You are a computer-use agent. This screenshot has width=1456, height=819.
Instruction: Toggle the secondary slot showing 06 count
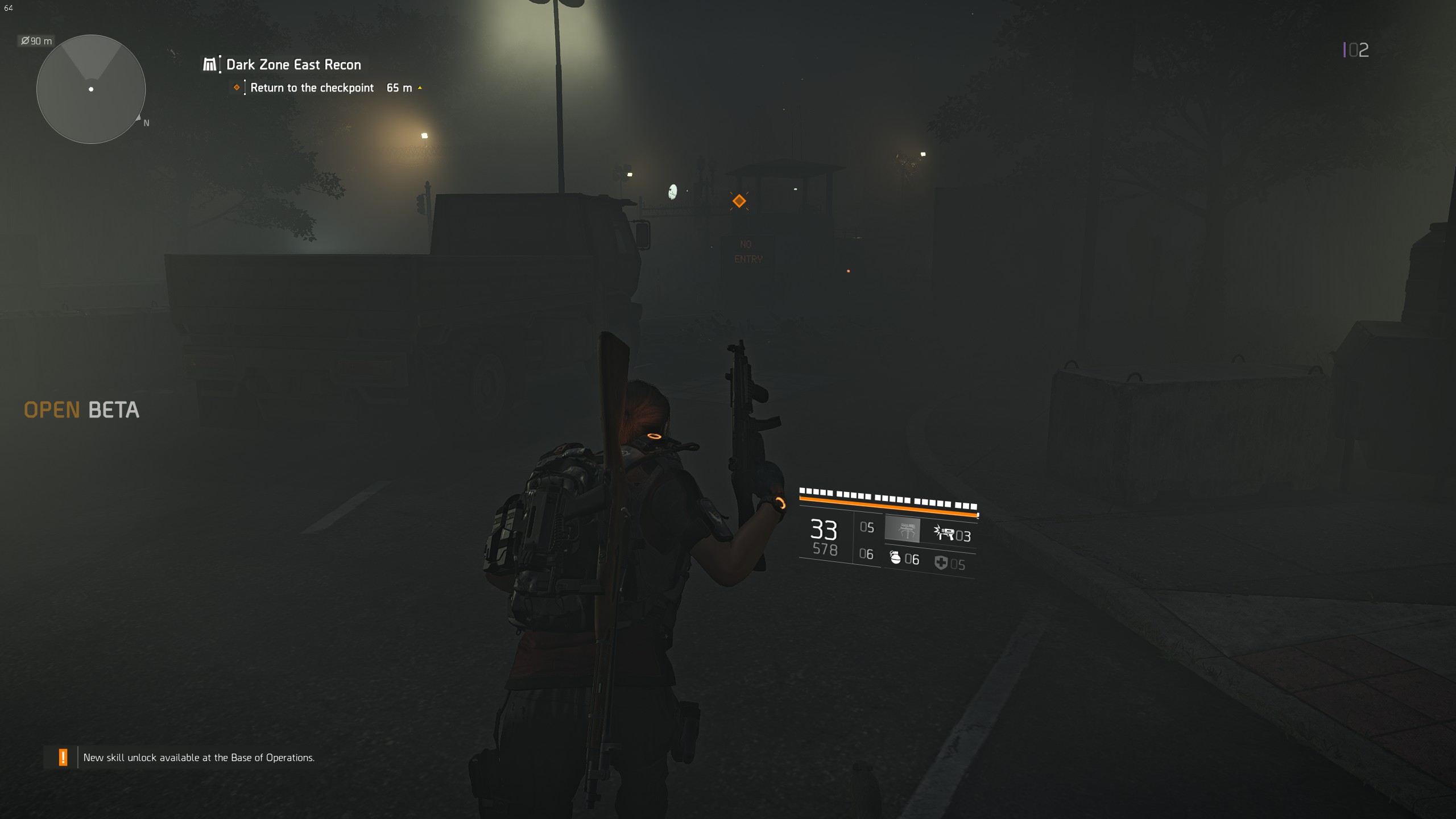[x=866, y=555]
